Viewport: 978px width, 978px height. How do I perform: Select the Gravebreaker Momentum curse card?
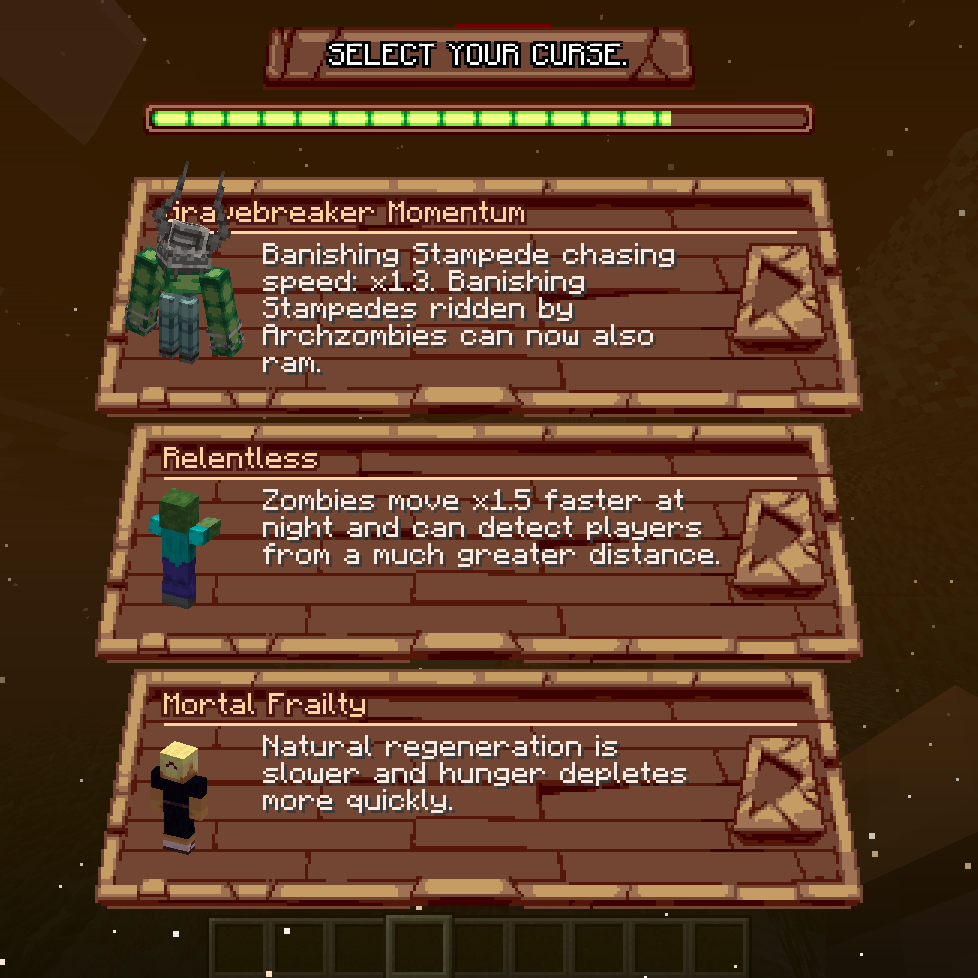click(x=478, y=295)
